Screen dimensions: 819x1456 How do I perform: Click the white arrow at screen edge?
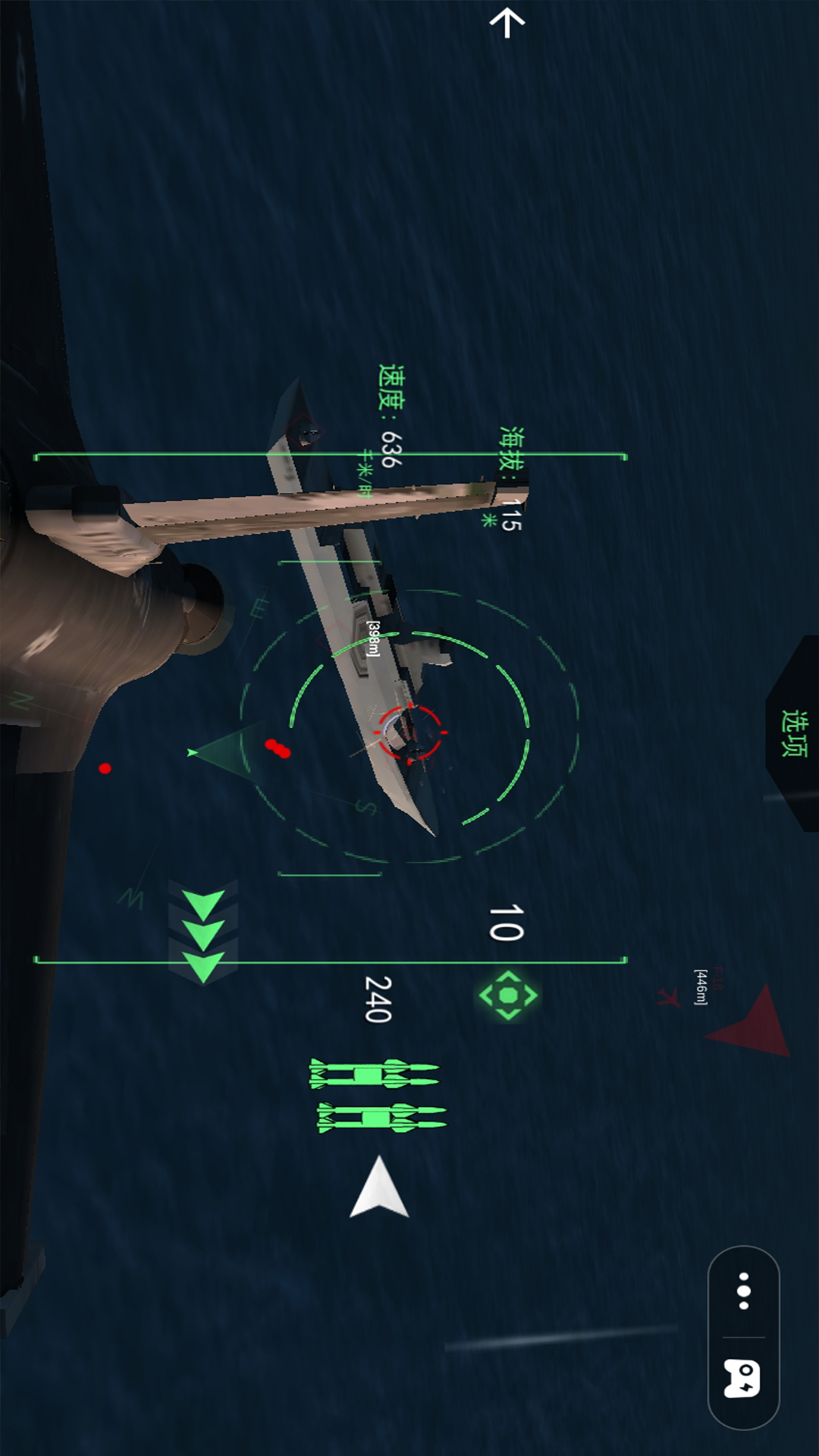(x=507, y=23)
